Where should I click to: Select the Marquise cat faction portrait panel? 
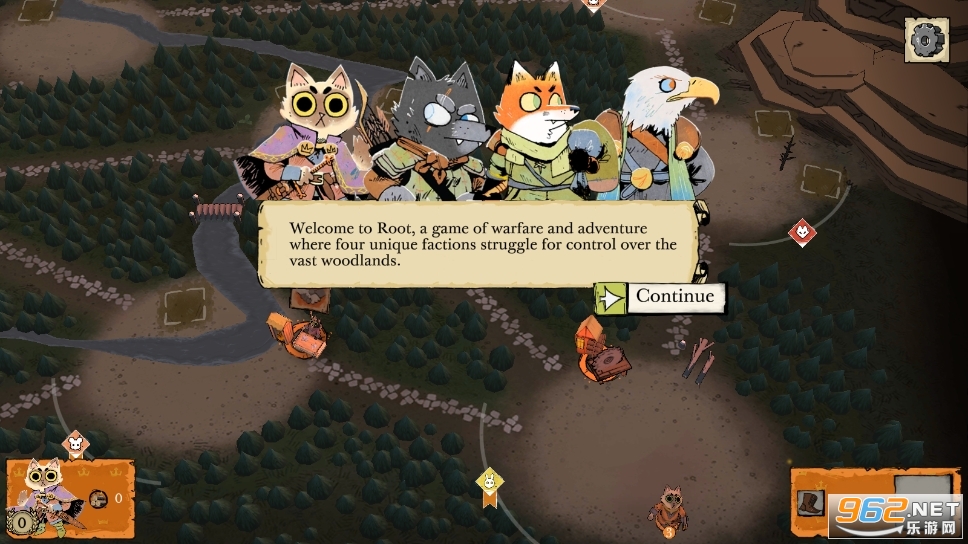[45, 490]
